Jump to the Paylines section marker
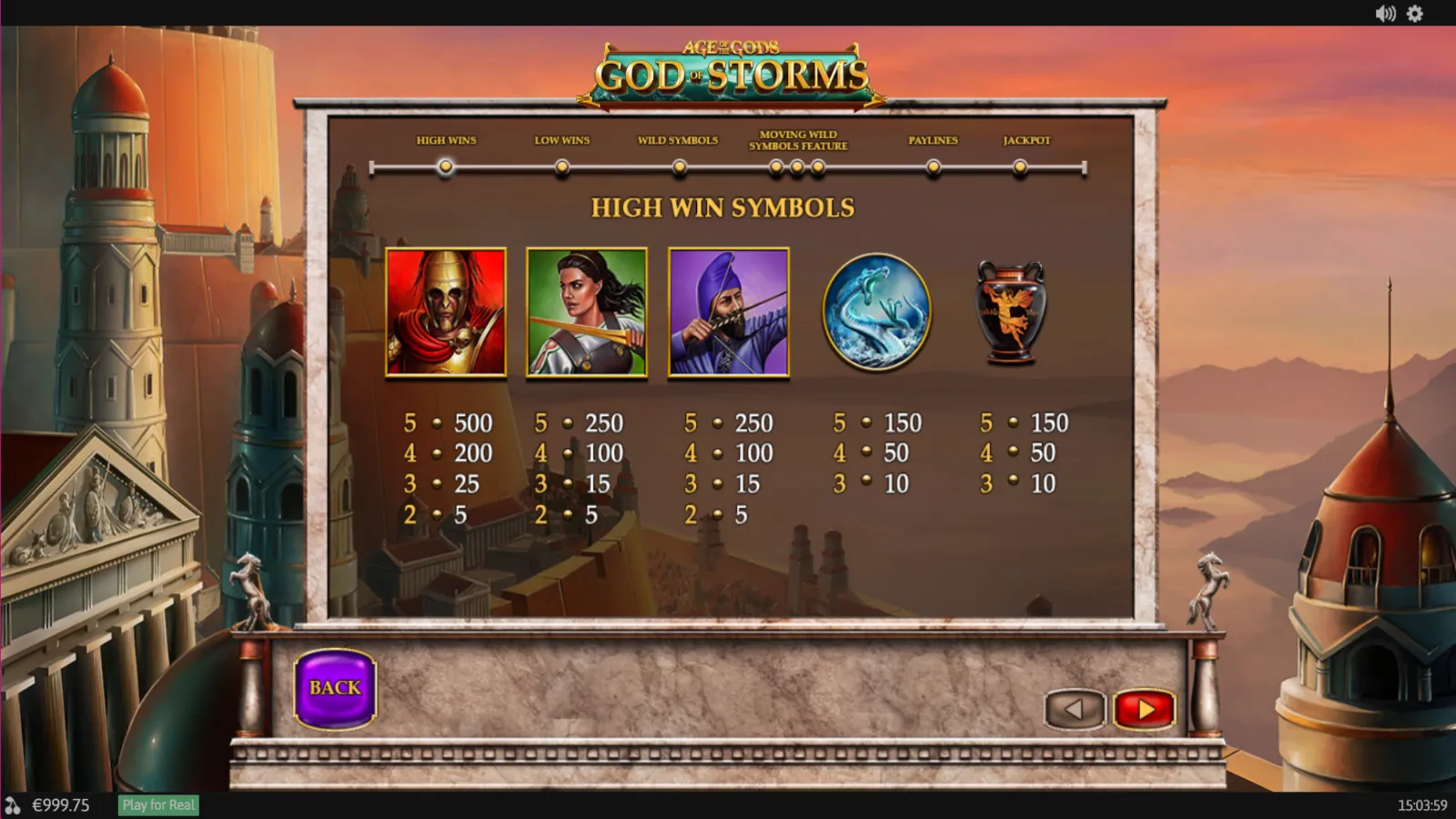1456x819 pixels. (934, 167)
